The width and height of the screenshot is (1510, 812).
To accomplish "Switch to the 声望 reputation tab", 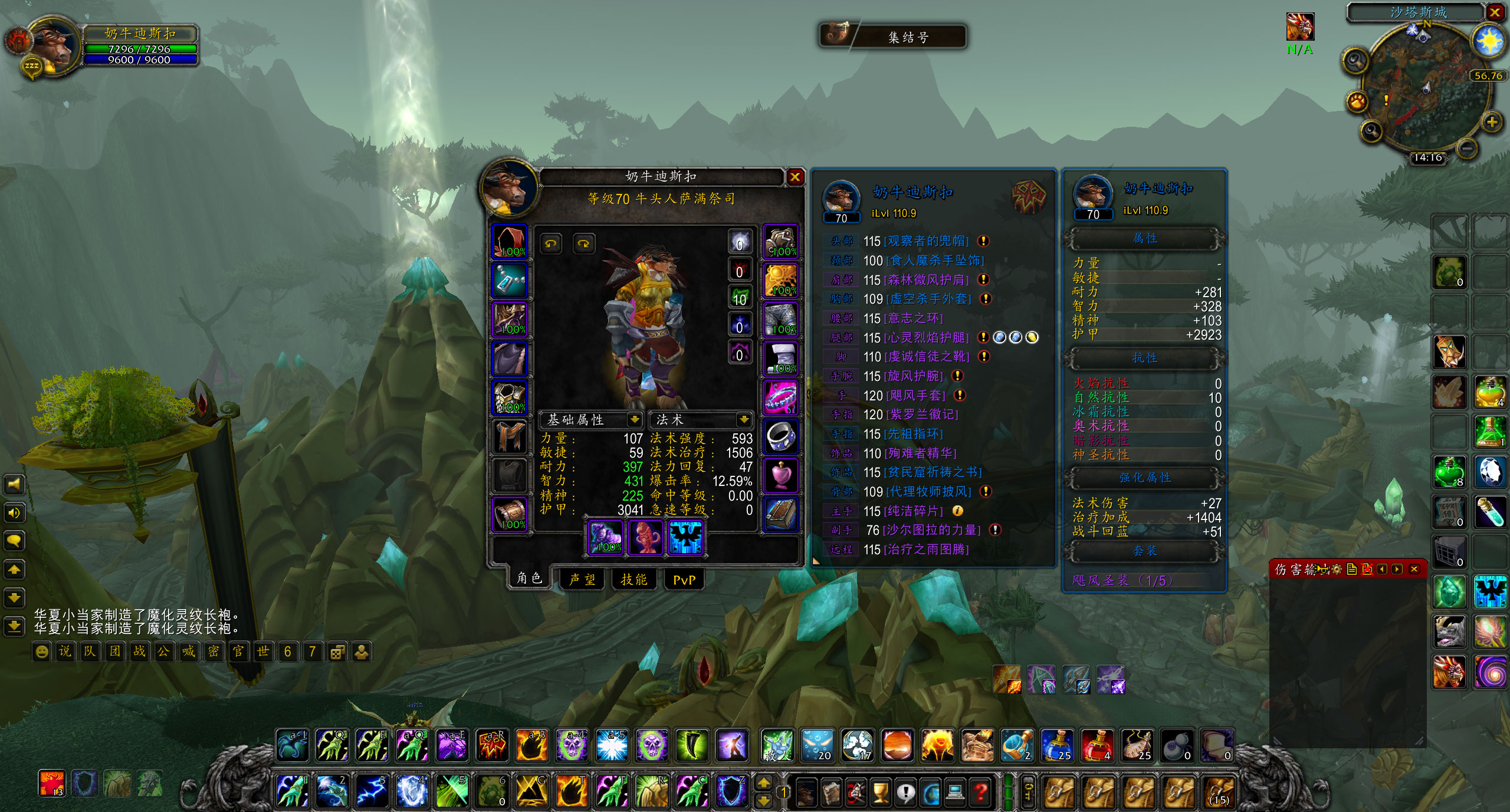I will 582,580.
